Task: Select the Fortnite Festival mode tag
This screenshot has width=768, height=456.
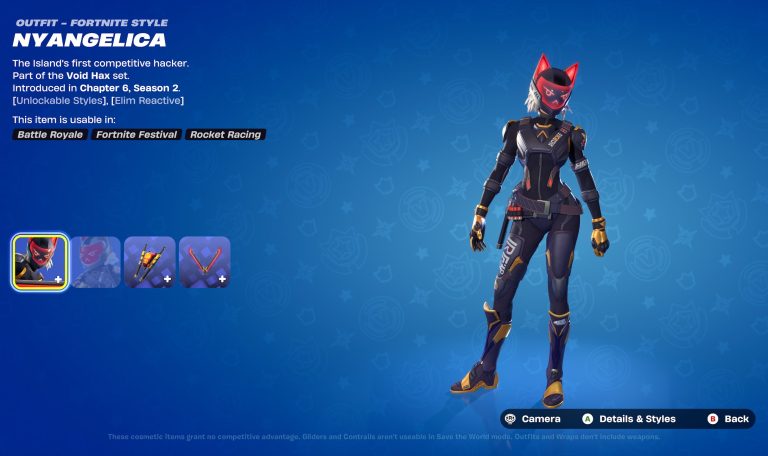Action: pos(136,134)
